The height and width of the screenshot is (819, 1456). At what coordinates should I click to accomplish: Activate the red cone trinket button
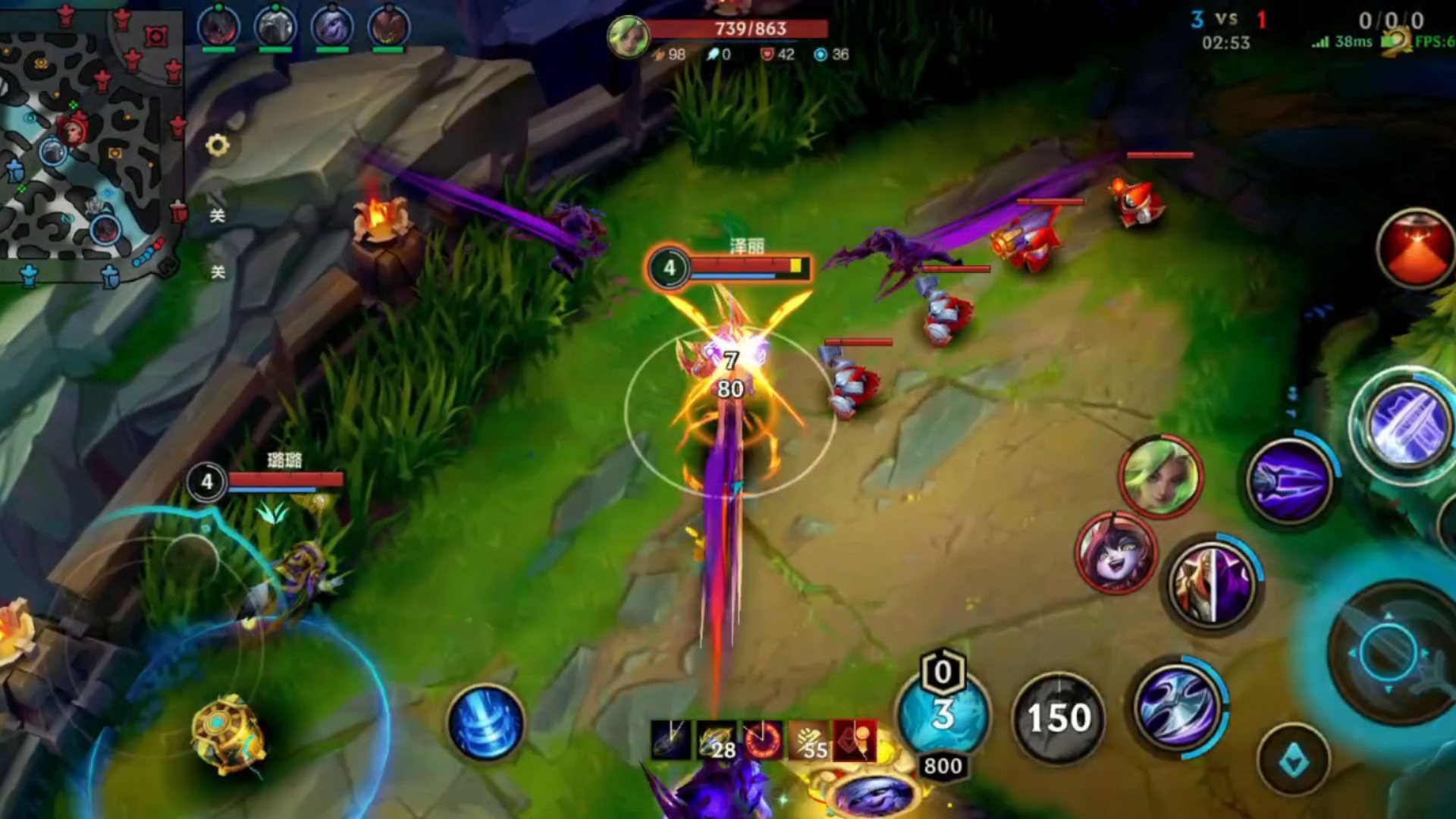(1416, 249)
